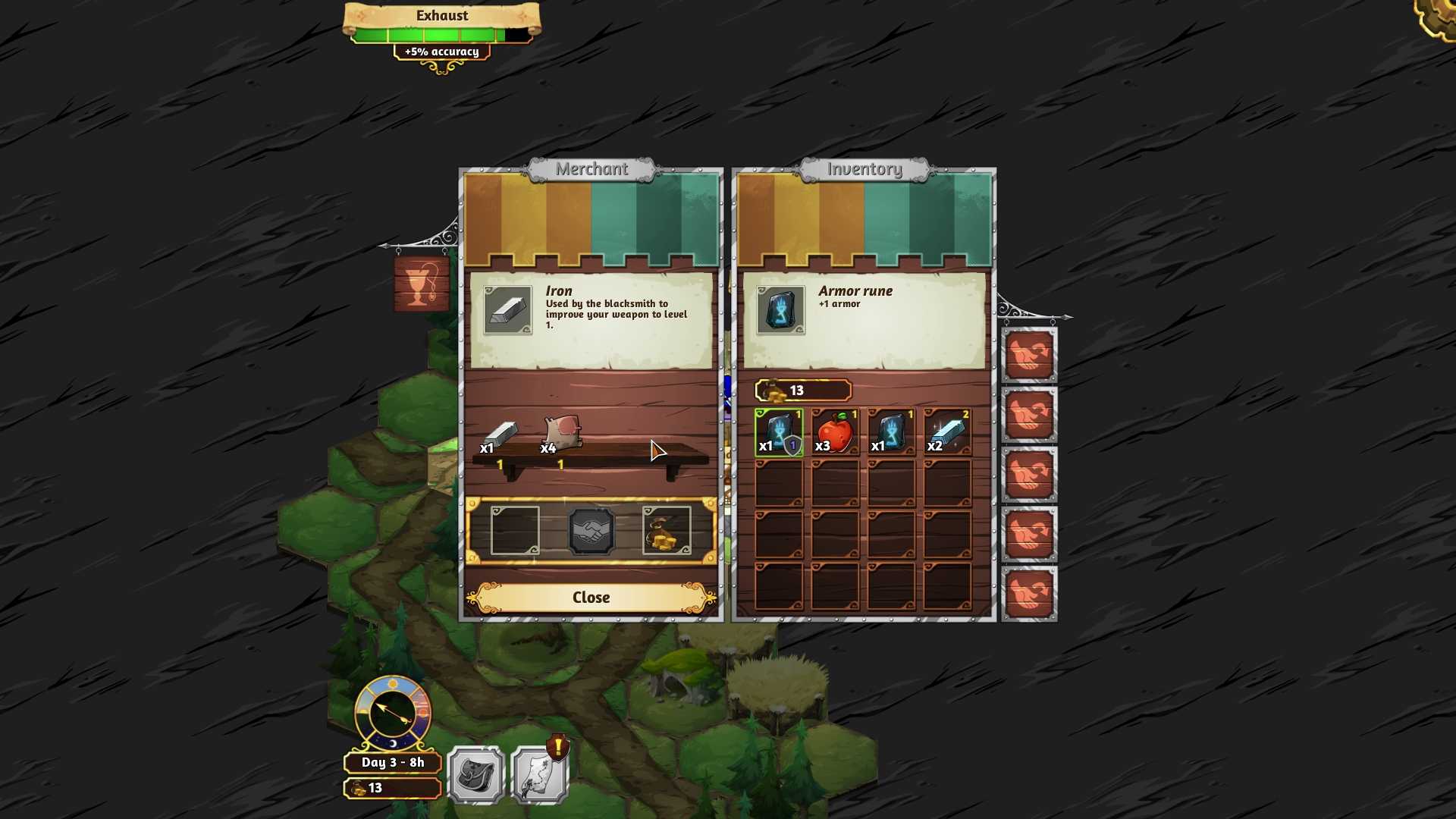Select the second rune x1 inventory slot

coord(889,432)
